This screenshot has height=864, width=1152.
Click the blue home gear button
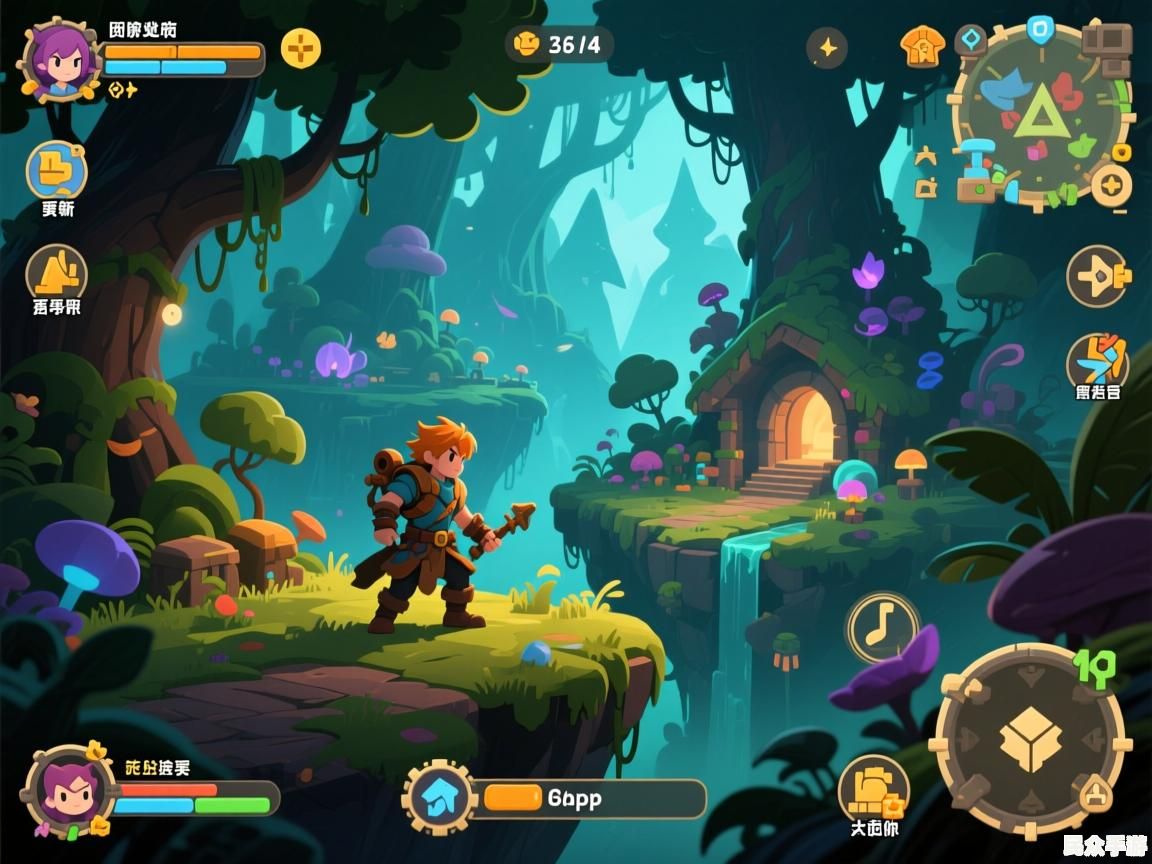coord(438,797)
